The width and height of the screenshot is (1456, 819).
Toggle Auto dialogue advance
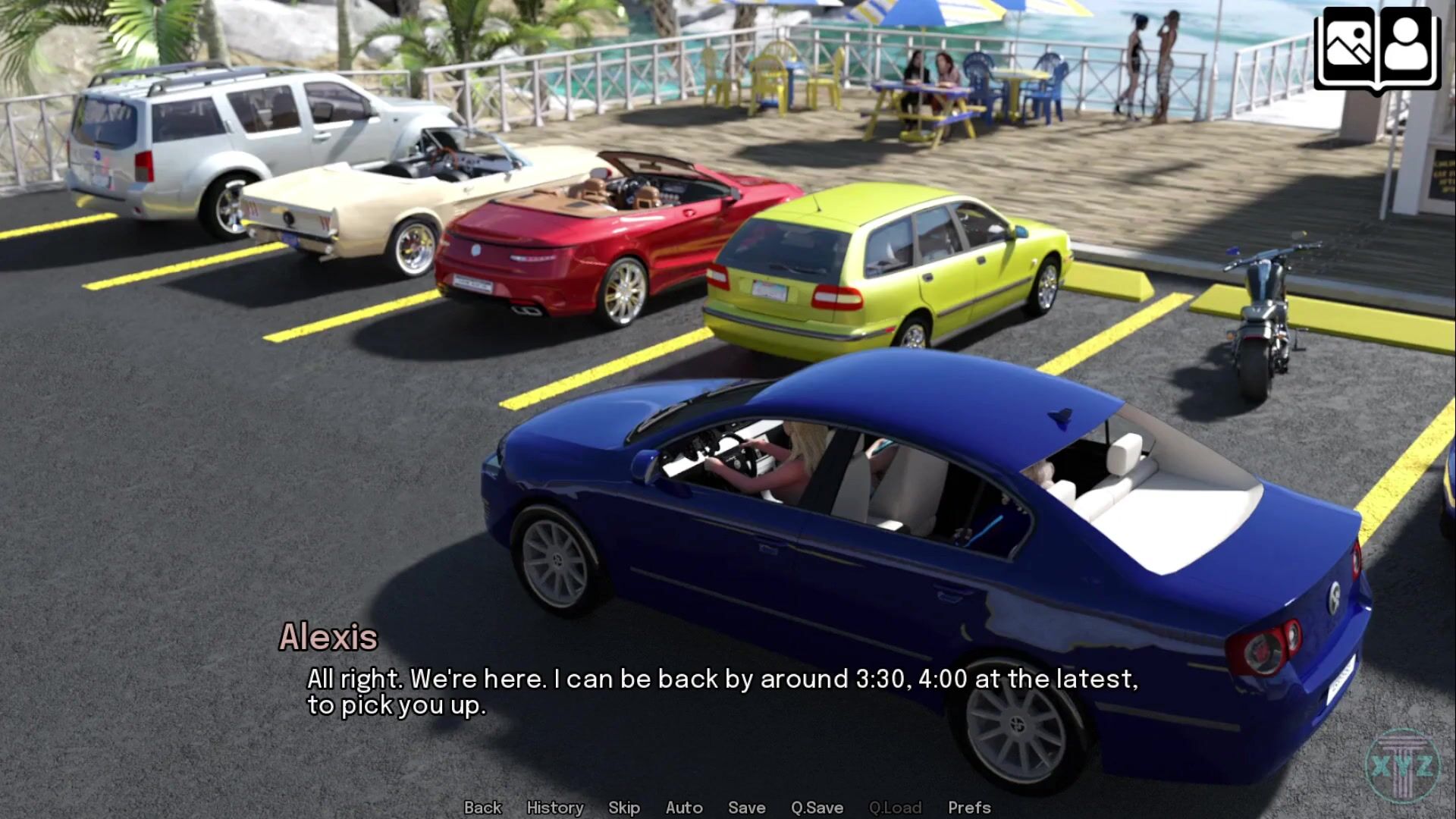(x=683, y=808)
